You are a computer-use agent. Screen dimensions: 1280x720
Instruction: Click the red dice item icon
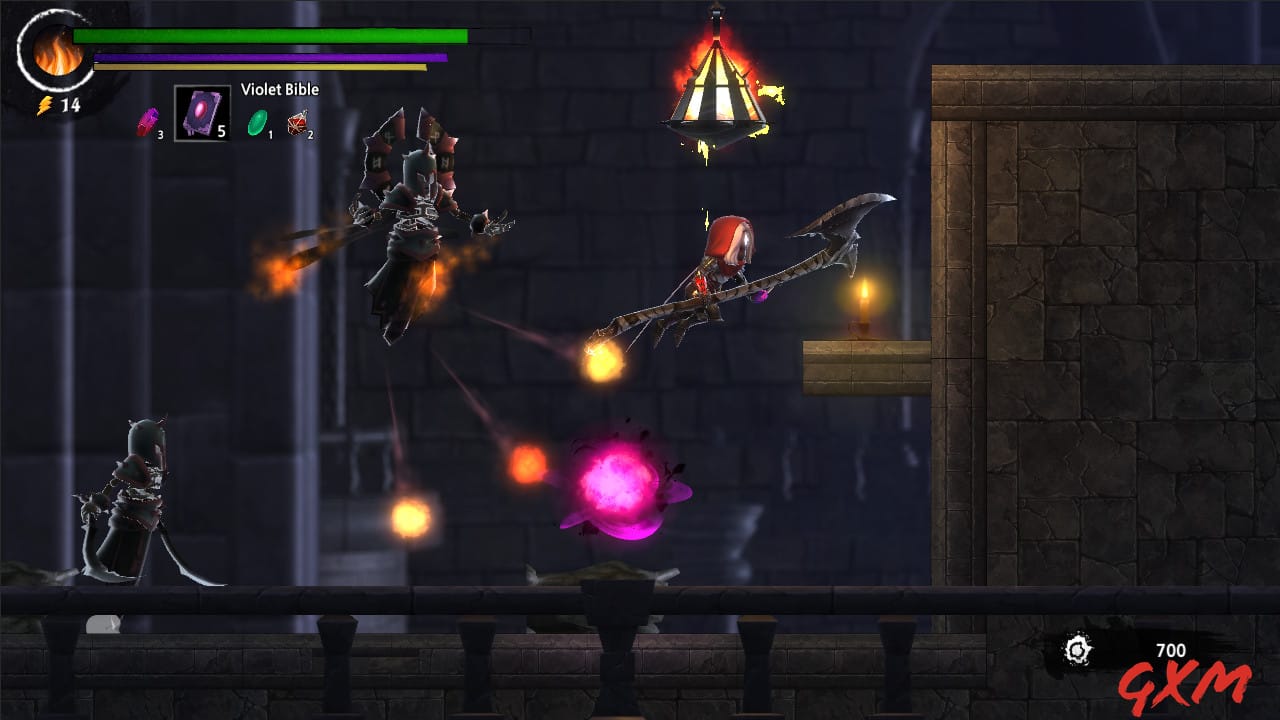tap(297, 124)
